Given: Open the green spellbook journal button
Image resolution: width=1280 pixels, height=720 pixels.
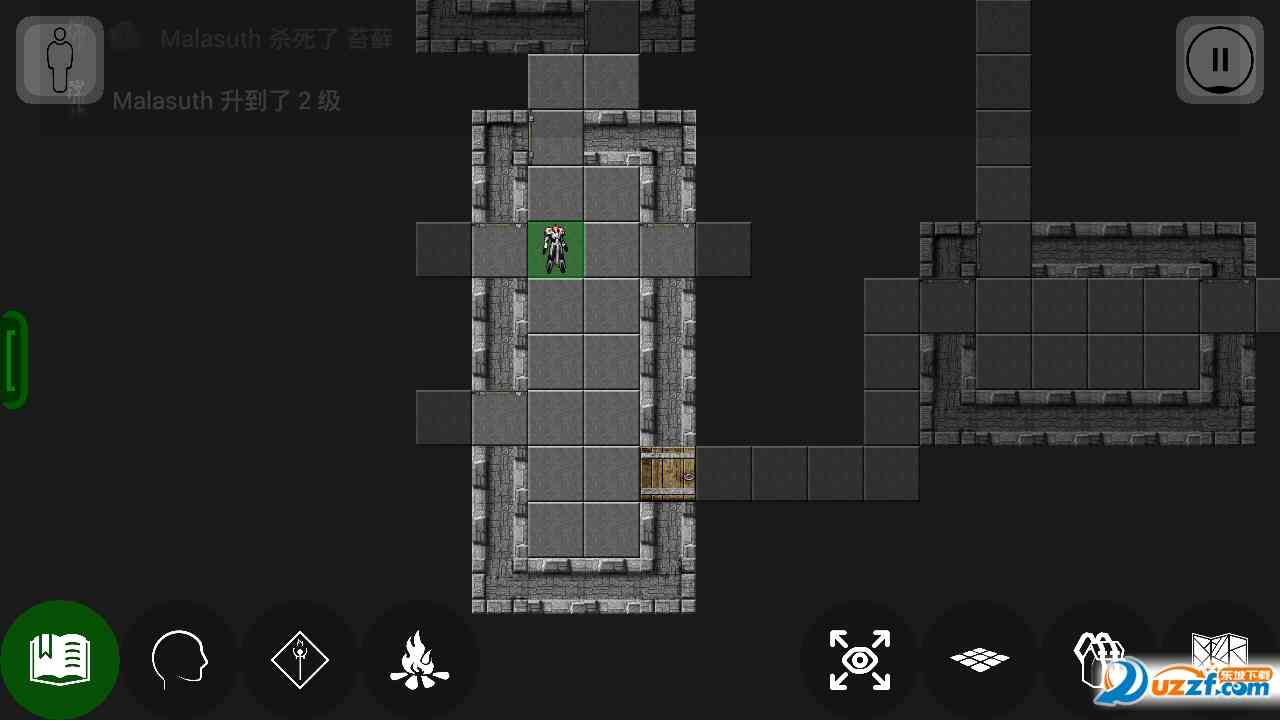Looking at the screenshot, I should (x=60, y=660).
